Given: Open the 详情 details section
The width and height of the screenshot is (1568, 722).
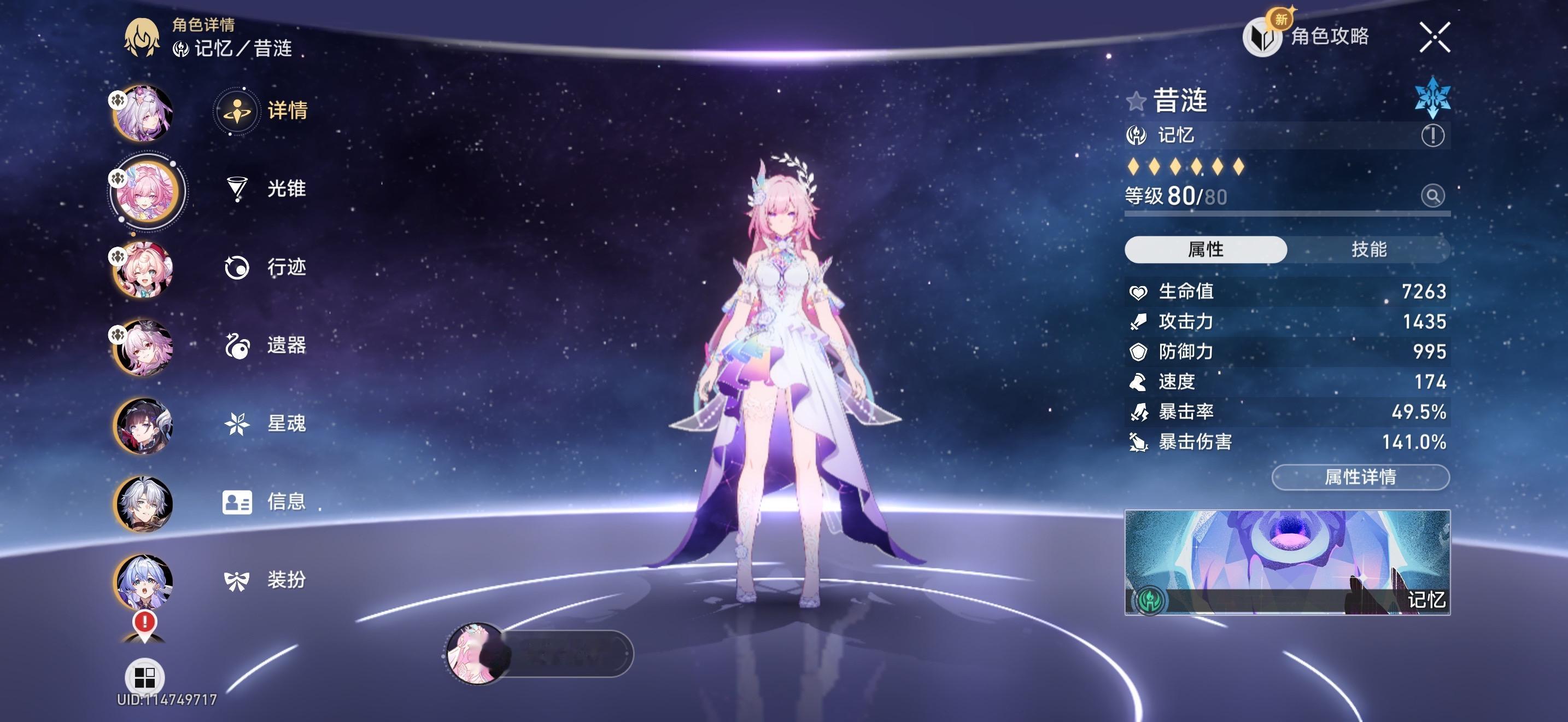Looking at the screenshot, I should [x=262, y=111].
